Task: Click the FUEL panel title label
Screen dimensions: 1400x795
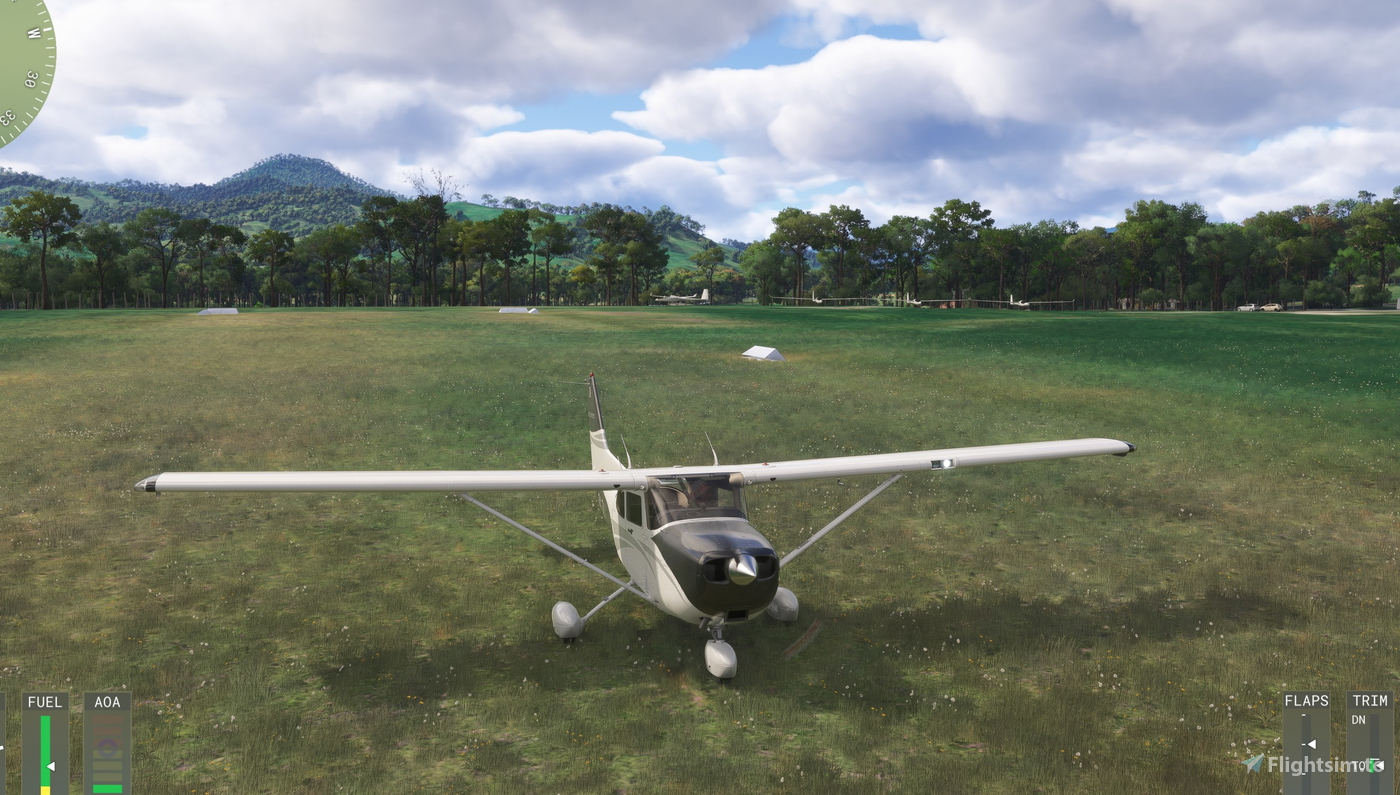Action: (44, 702)
